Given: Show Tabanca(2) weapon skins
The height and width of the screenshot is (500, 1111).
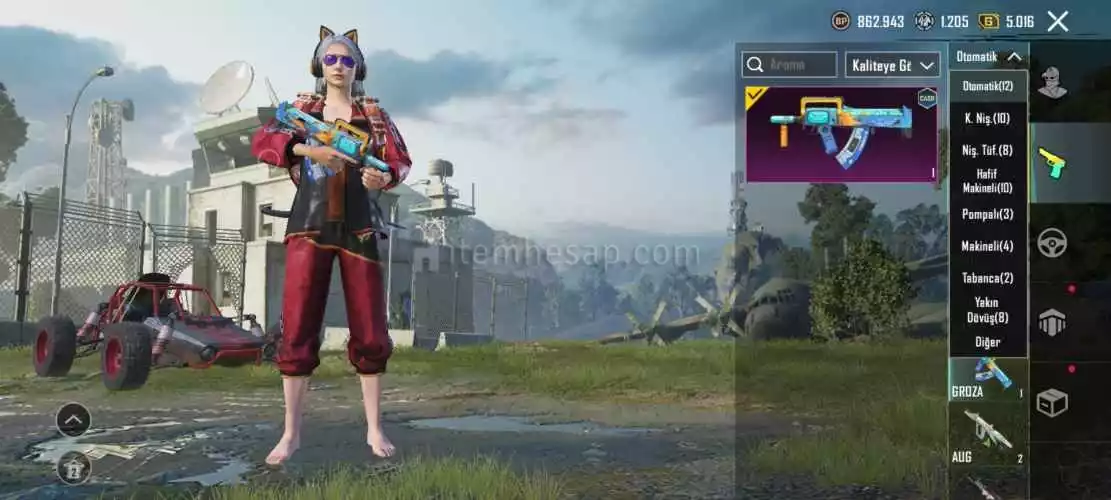Looking at the screenshot, I should 987,278.
